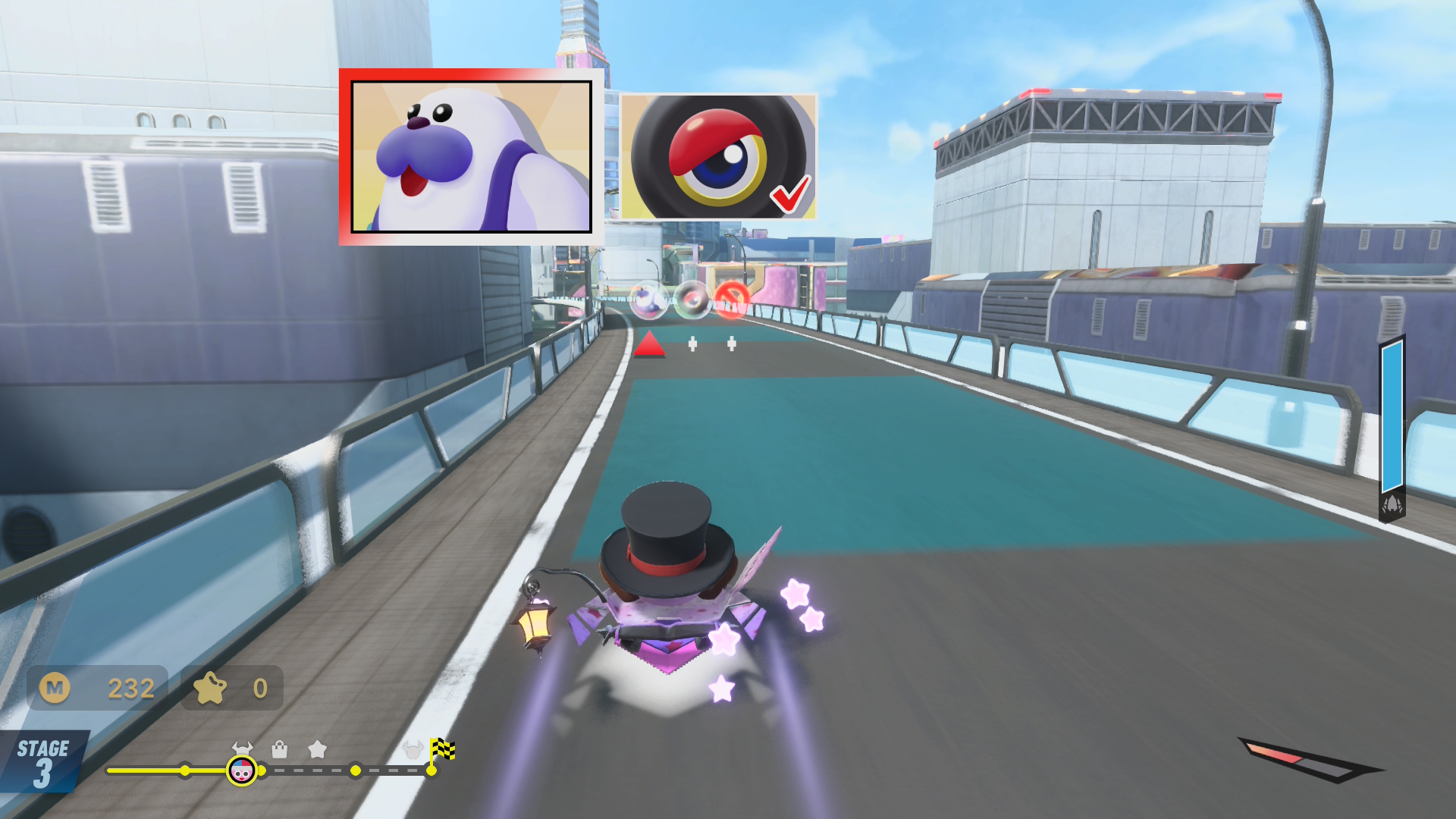
Task: Click the faded horned boss marker near the goal
Action: click(413, 750)
